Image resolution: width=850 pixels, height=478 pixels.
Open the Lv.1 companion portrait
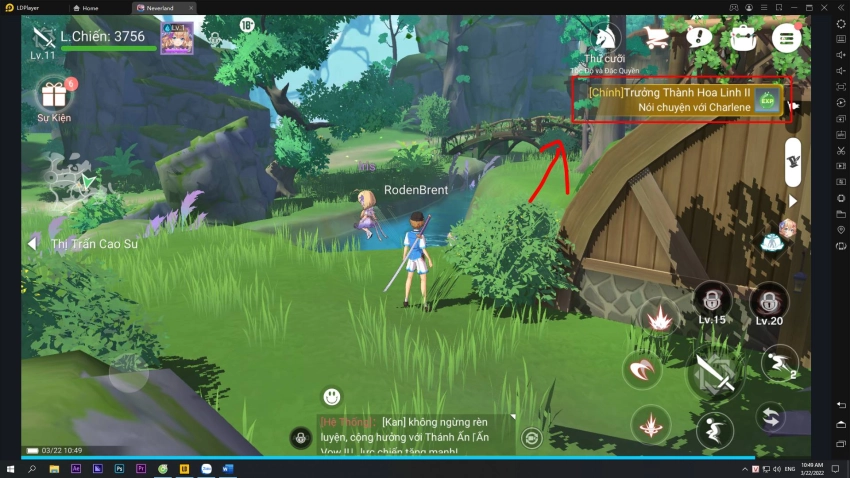[177, 40]
